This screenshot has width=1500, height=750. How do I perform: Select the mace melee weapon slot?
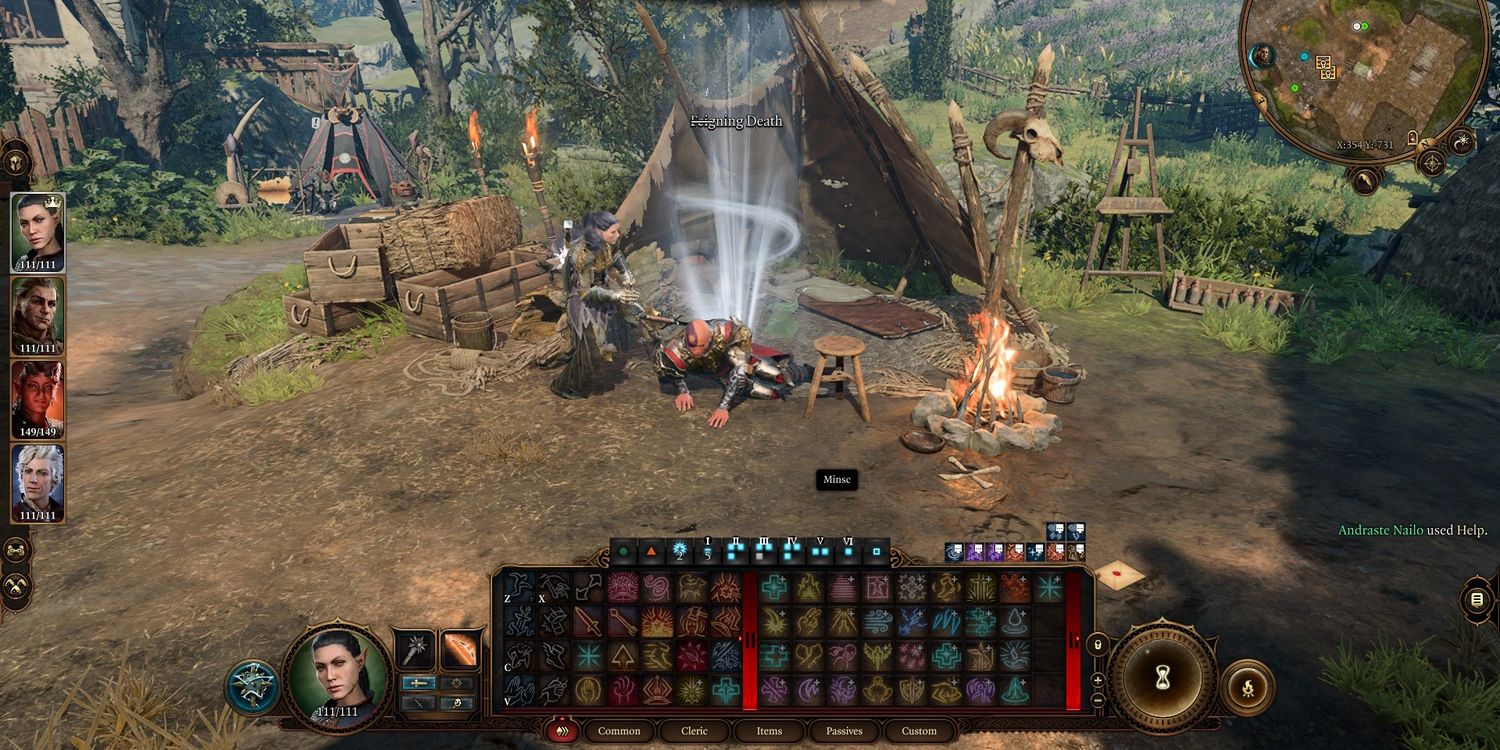[415, 650]
